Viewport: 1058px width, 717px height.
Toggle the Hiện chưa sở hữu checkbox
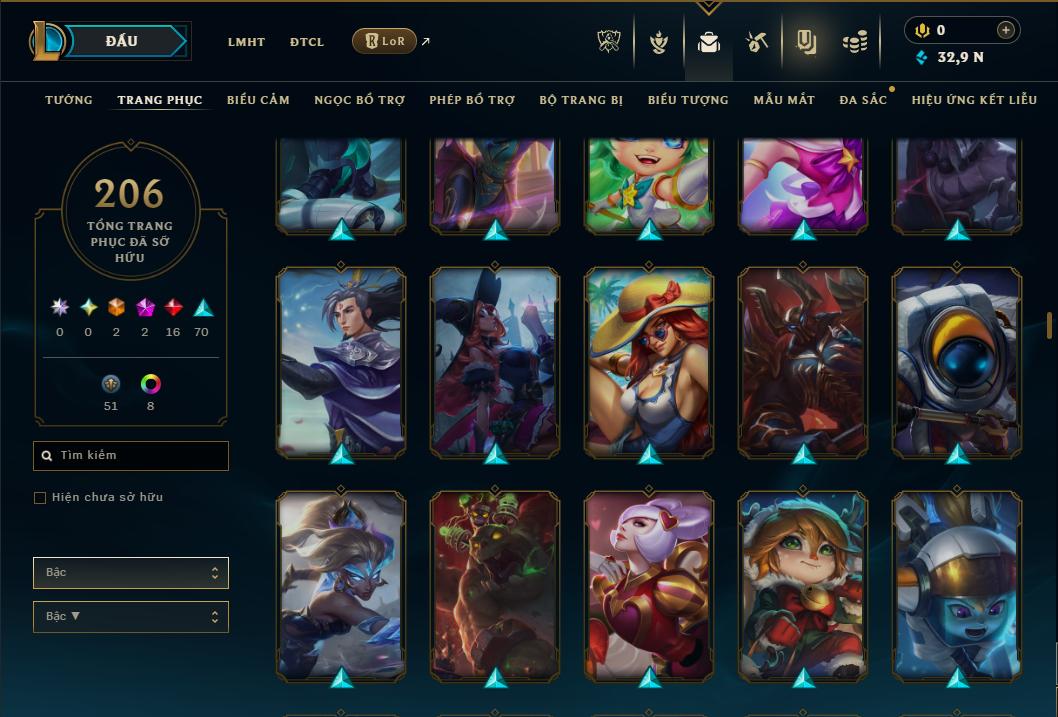pos(40,498)
